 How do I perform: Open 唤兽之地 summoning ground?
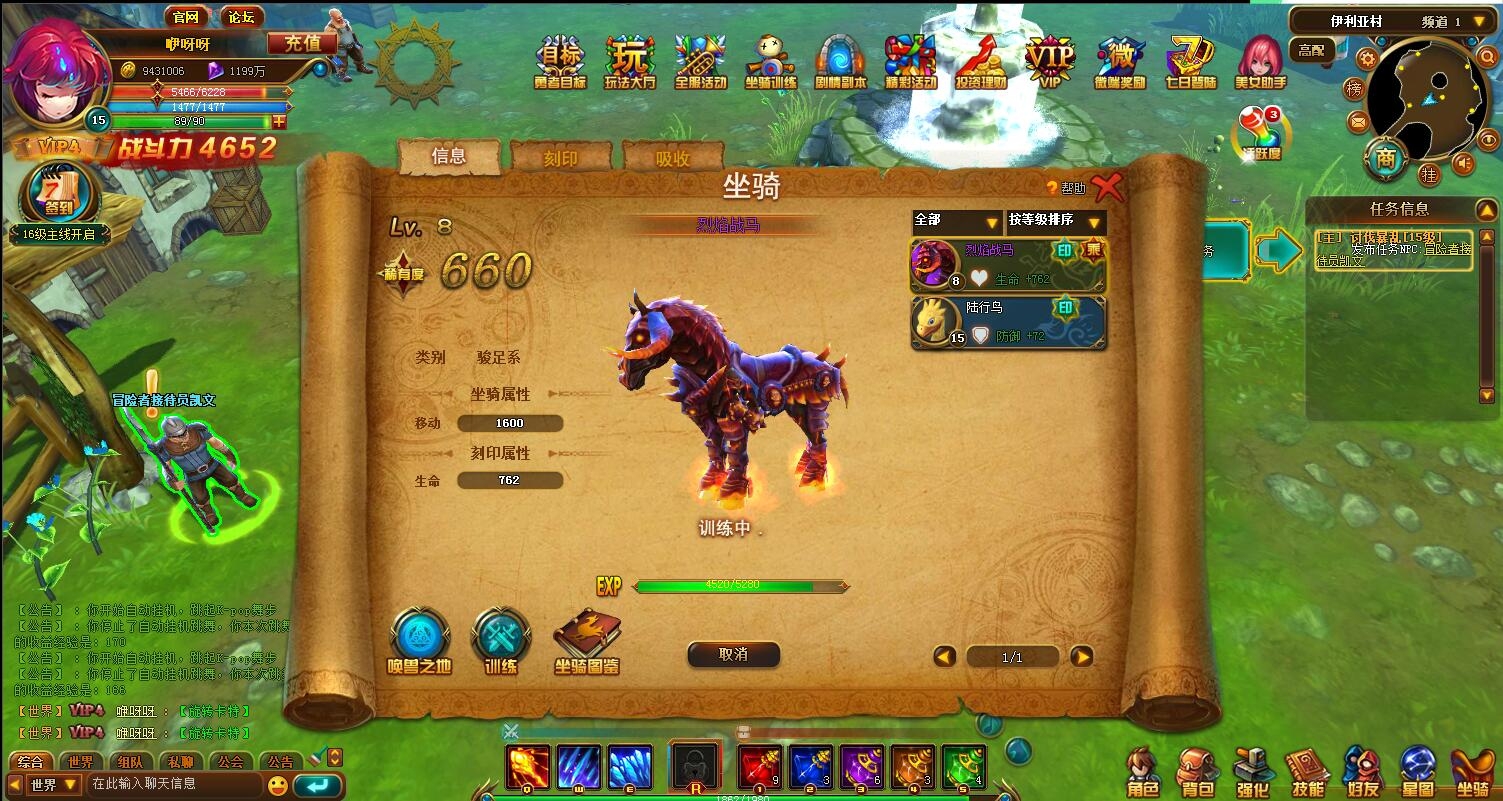419,640
